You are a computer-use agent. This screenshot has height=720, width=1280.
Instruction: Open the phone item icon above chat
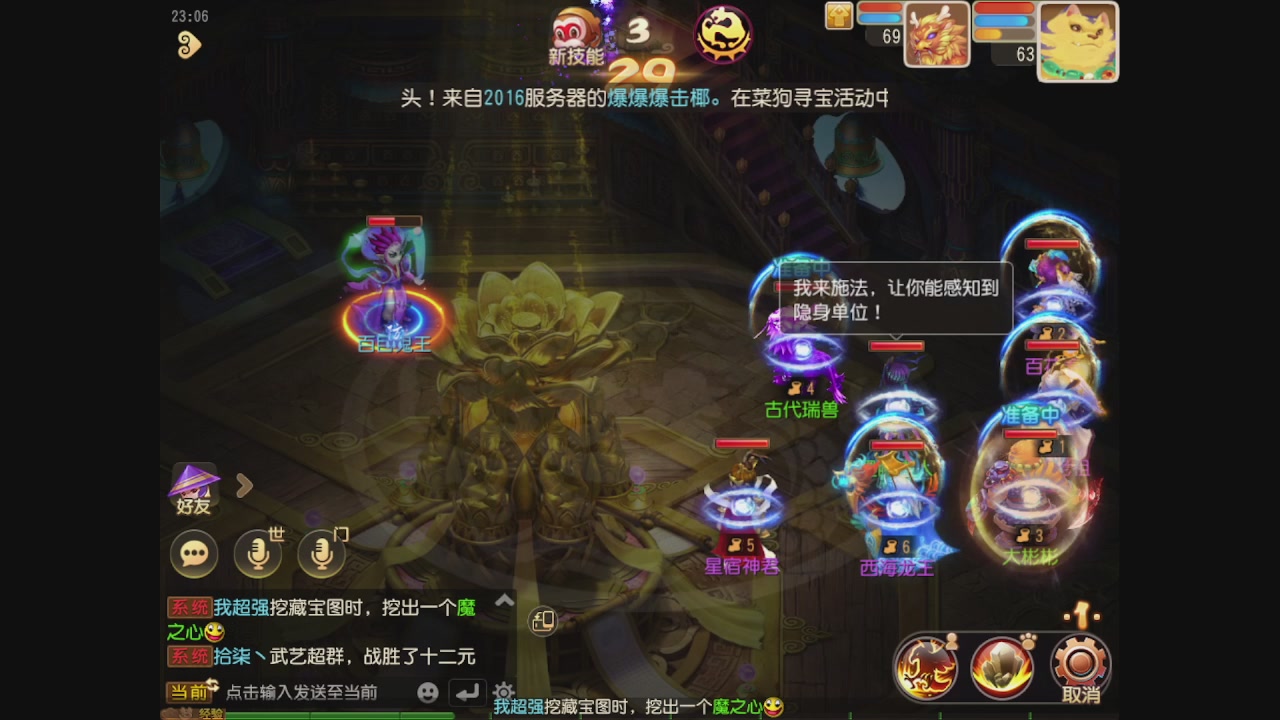545,622
